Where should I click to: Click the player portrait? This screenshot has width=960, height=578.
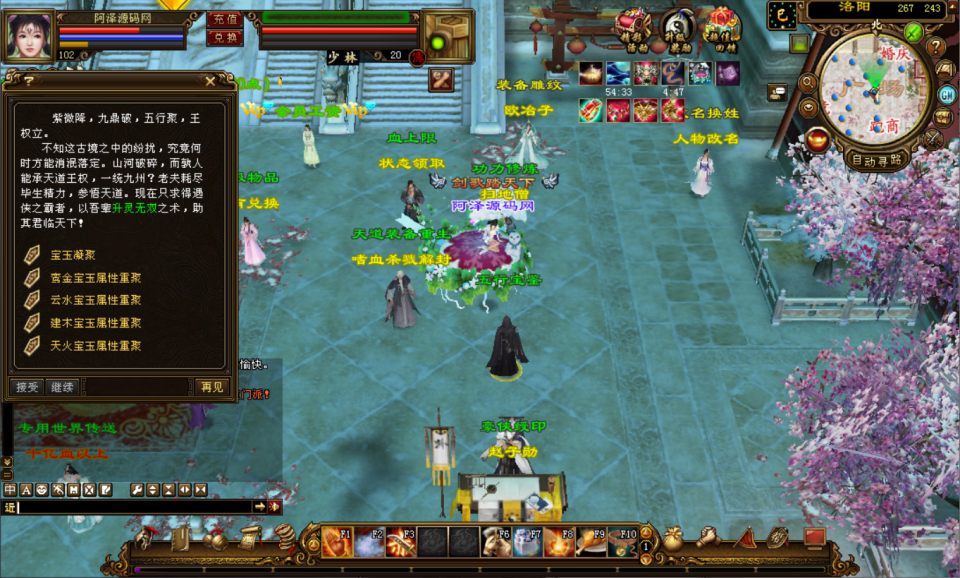[x=30, y=36]
